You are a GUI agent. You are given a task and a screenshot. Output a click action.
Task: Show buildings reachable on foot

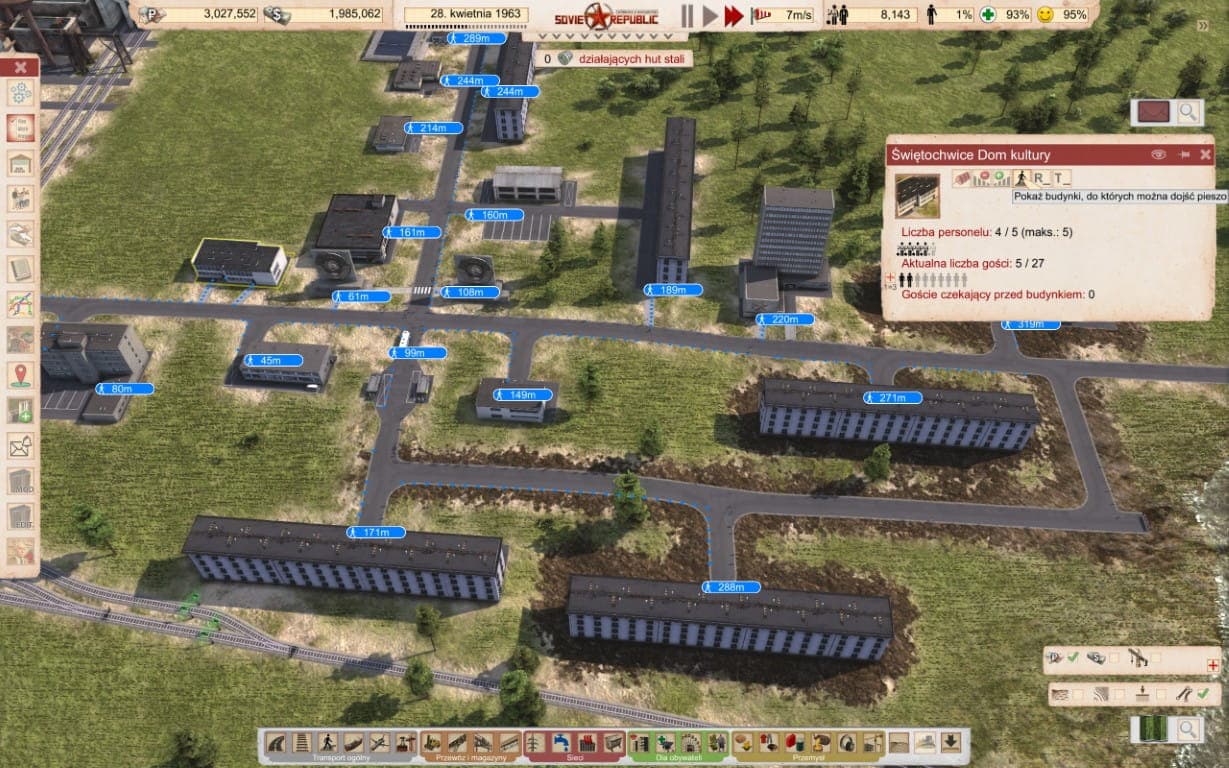click(1021, 178)
